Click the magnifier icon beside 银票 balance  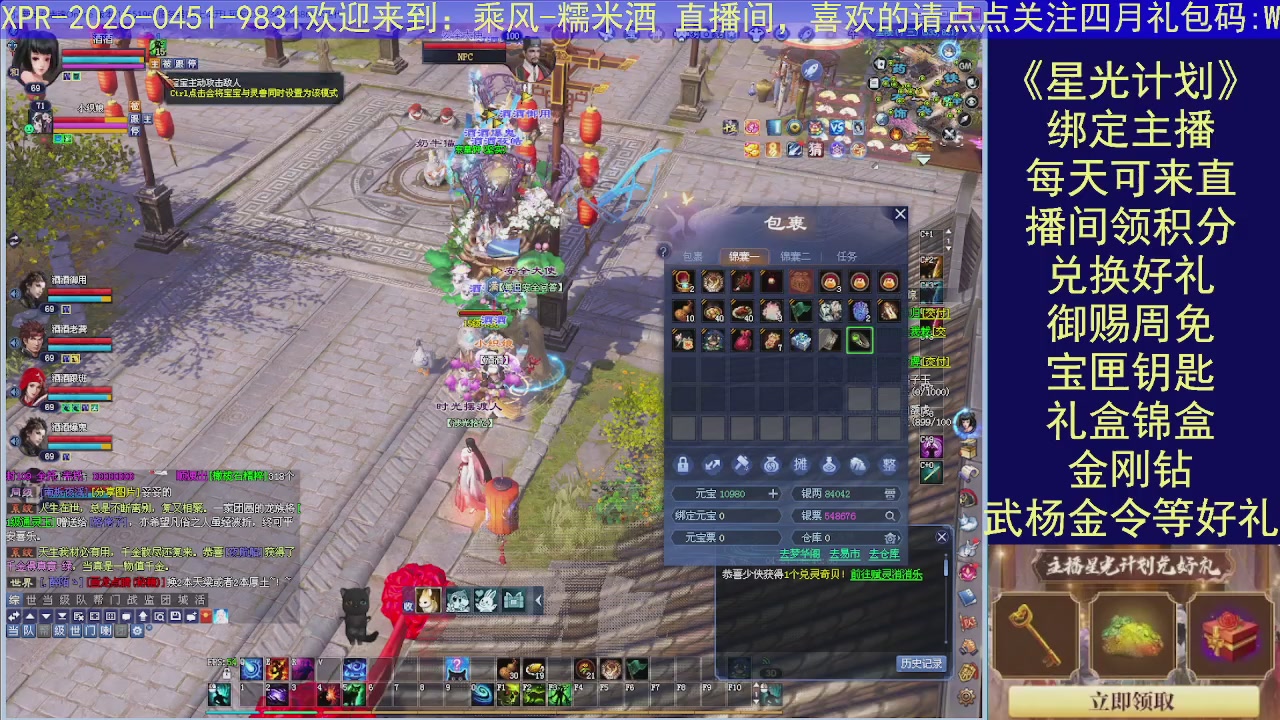point(889,516)
